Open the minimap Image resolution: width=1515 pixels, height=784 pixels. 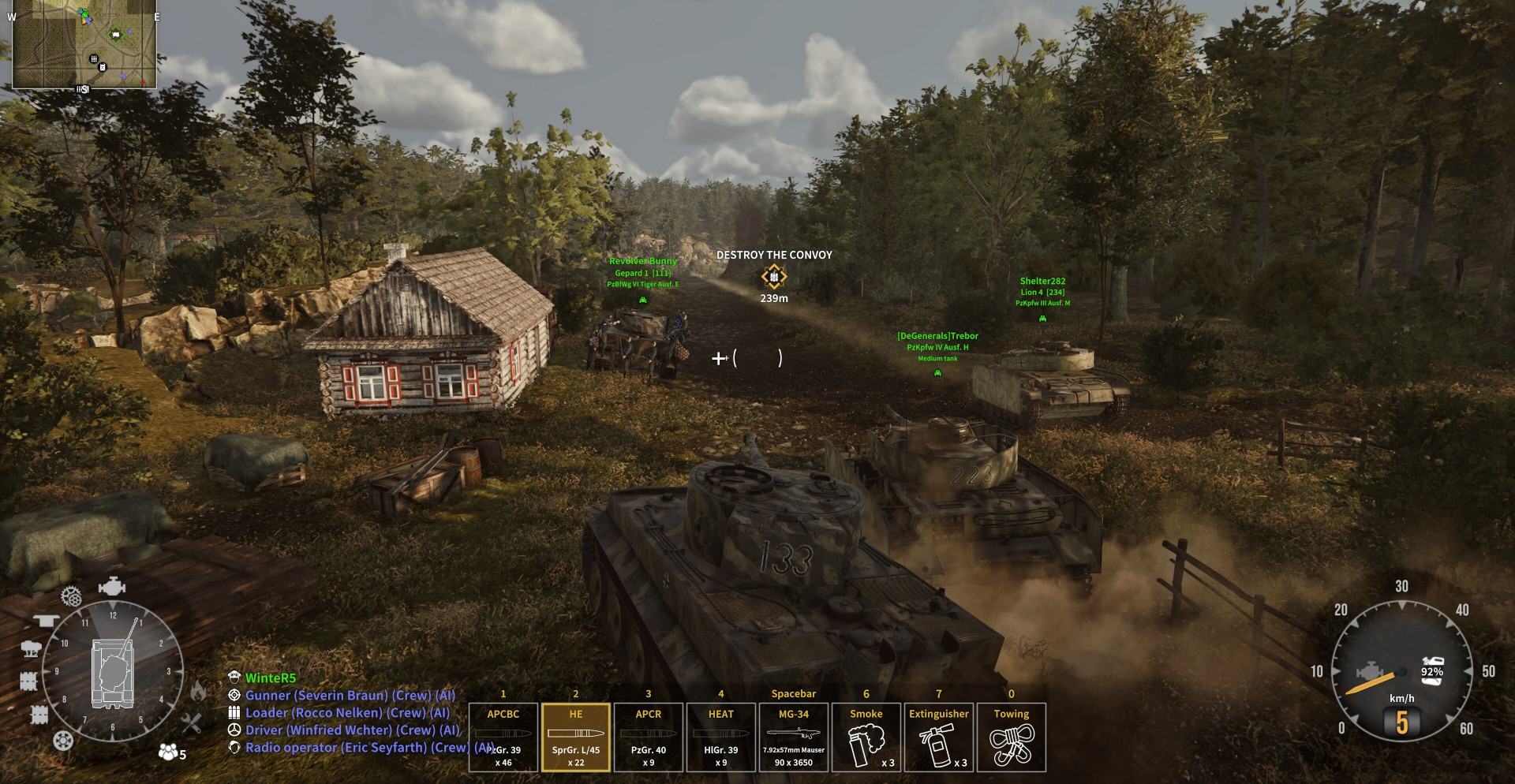click(84, 44)
